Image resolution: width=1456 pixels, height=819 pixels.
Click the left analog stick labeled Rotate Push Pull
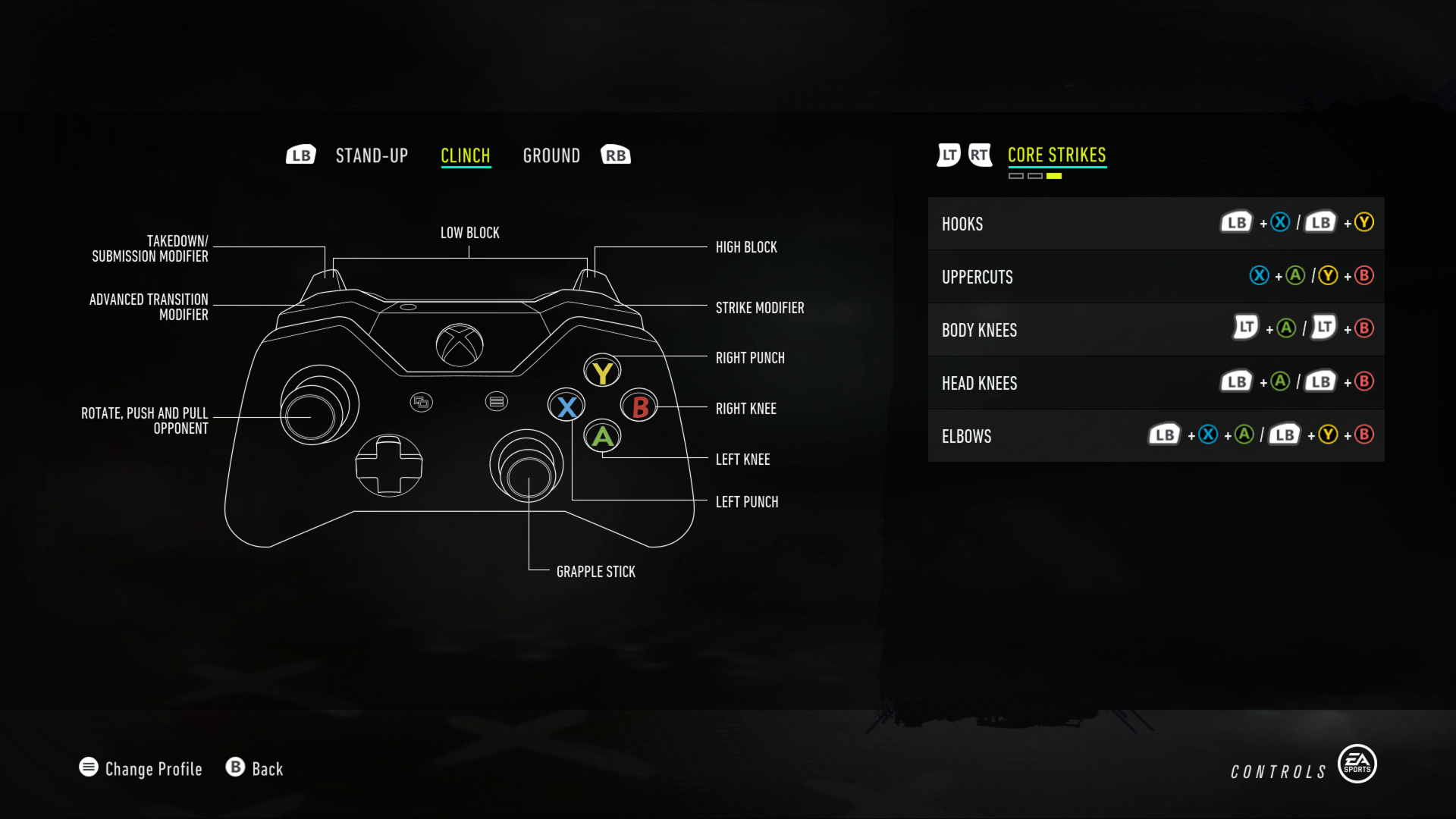312,416
